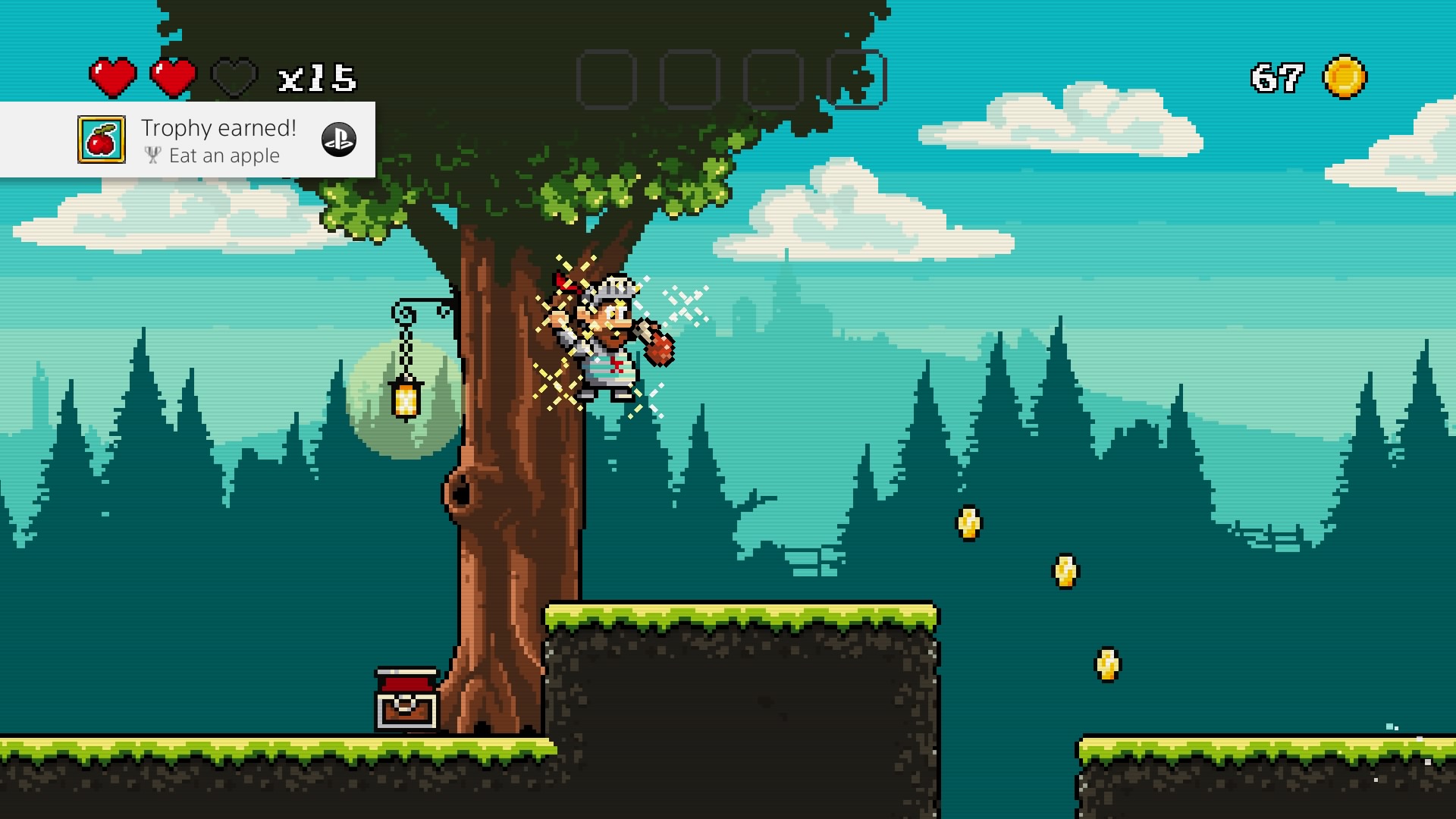Toggle the second empty item slot at top center
1456x819 pixels.
pyautogui.click(x=692, y=78)
